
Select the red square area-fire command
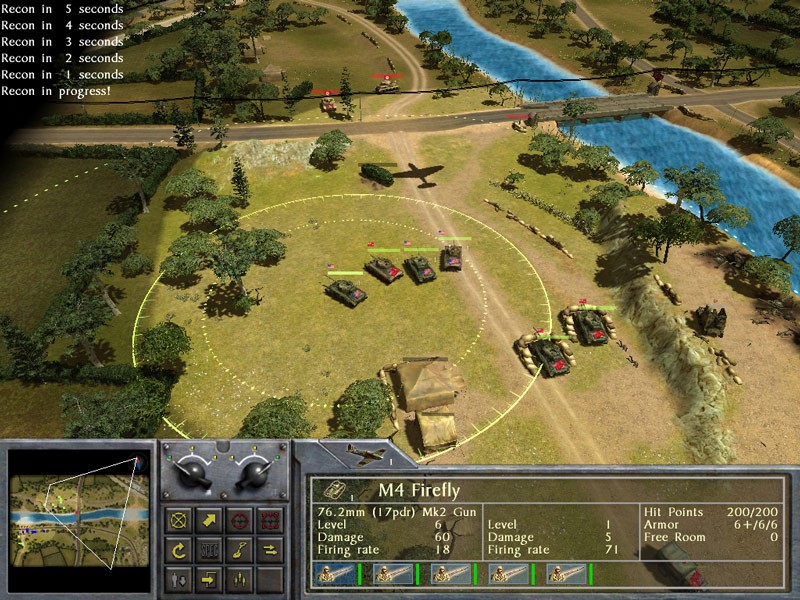269,520
